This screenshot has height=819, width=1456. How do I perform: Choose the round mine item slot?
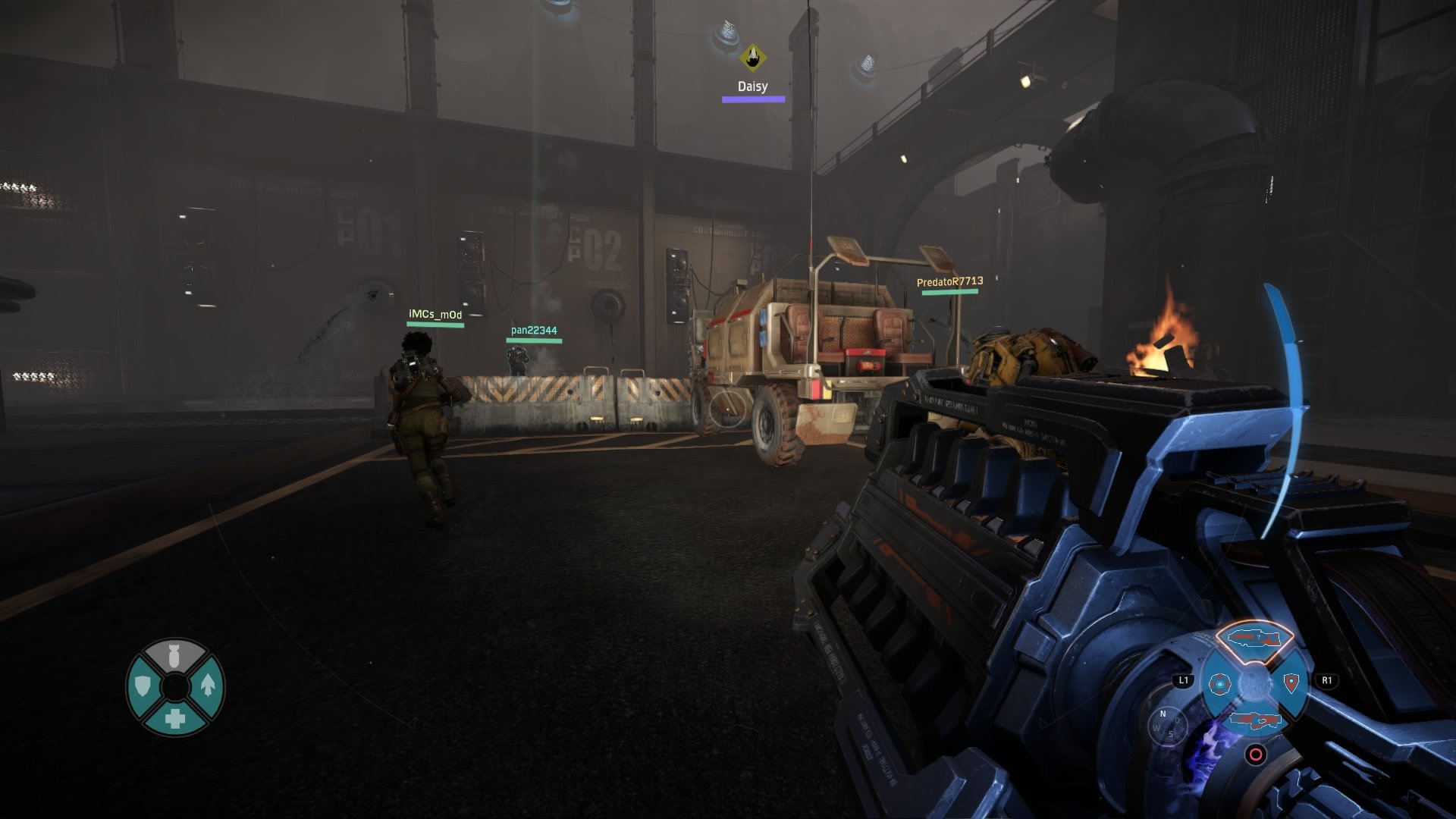pyautogui.click(x=1219, y=685)
